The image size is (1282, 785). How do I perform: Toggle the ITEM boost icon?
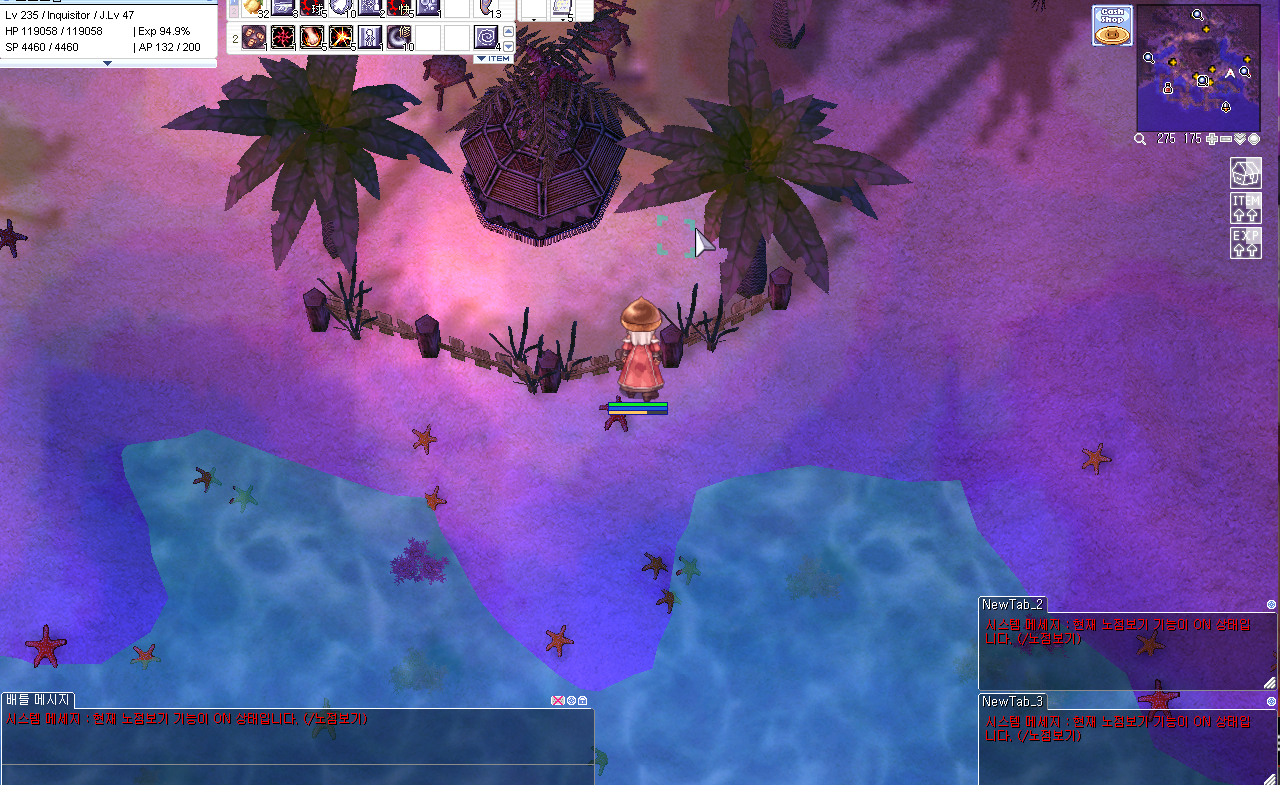coord(1245,208)
